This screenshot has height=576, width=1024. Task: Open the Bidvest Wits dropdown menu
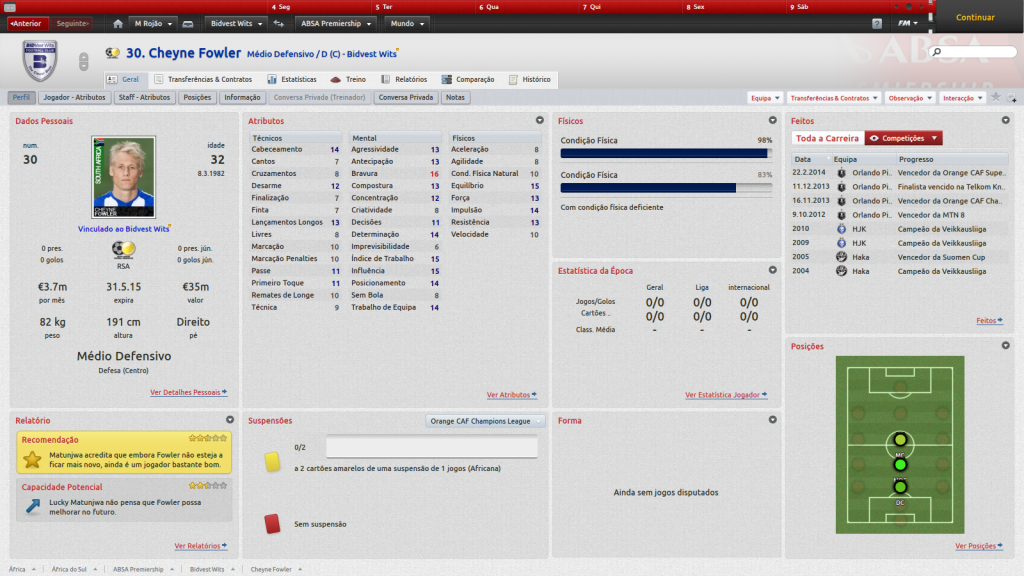tap(236, 23)
